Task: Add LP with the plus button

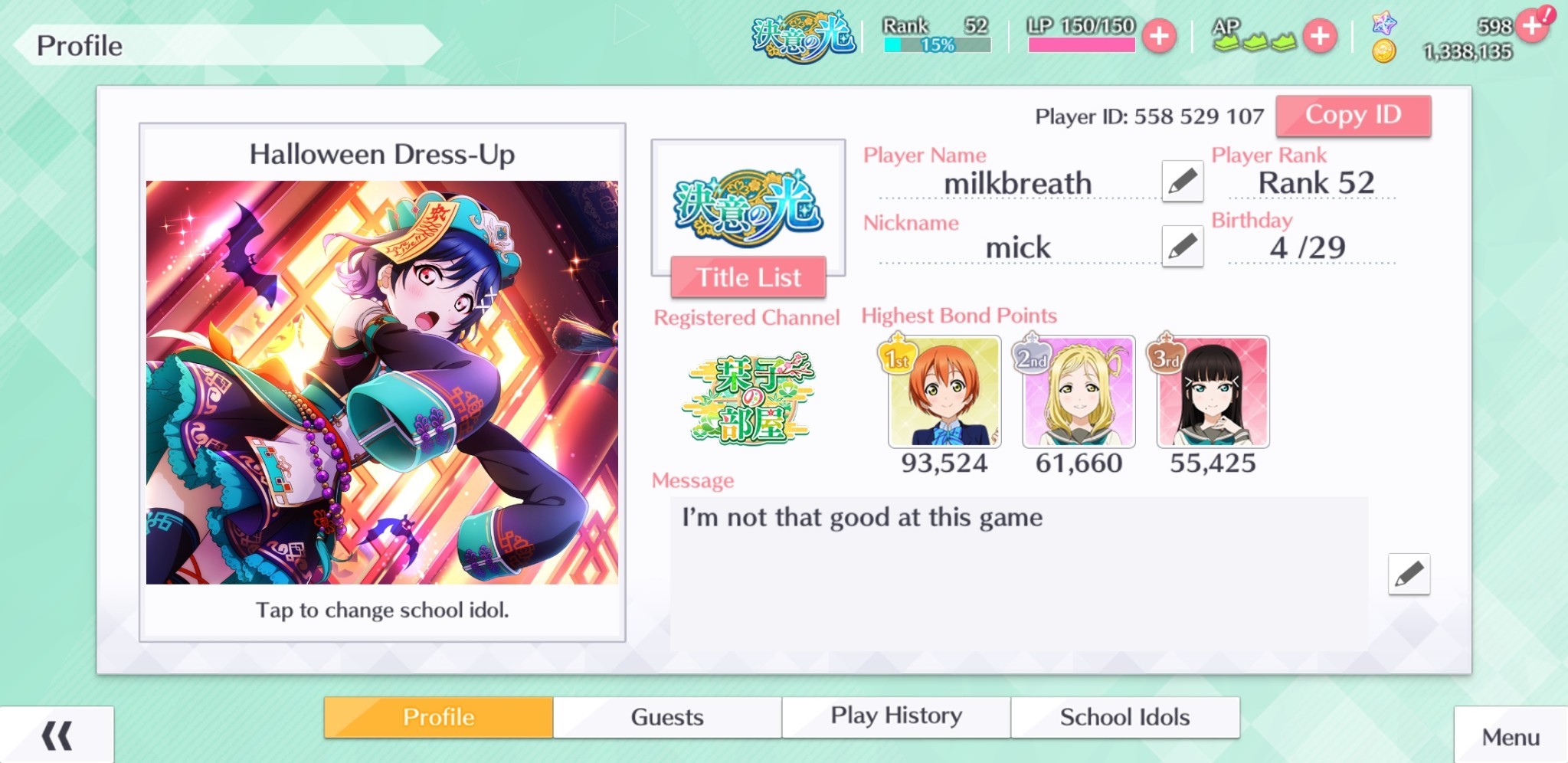Action: pyautogui.click(x=1159, y=36)
